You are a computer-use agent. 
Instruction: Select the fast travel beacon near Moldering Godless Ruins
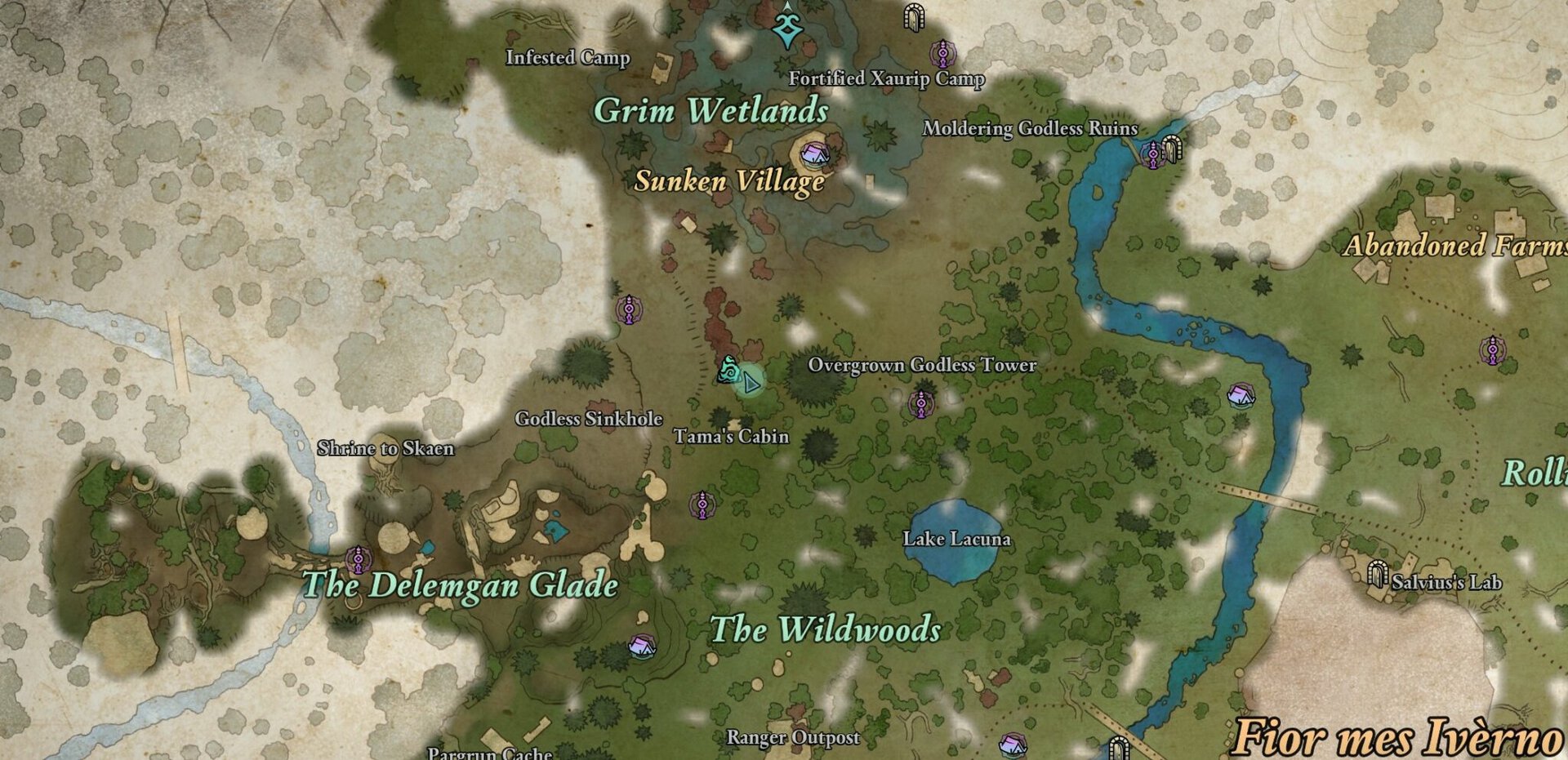1151,152
